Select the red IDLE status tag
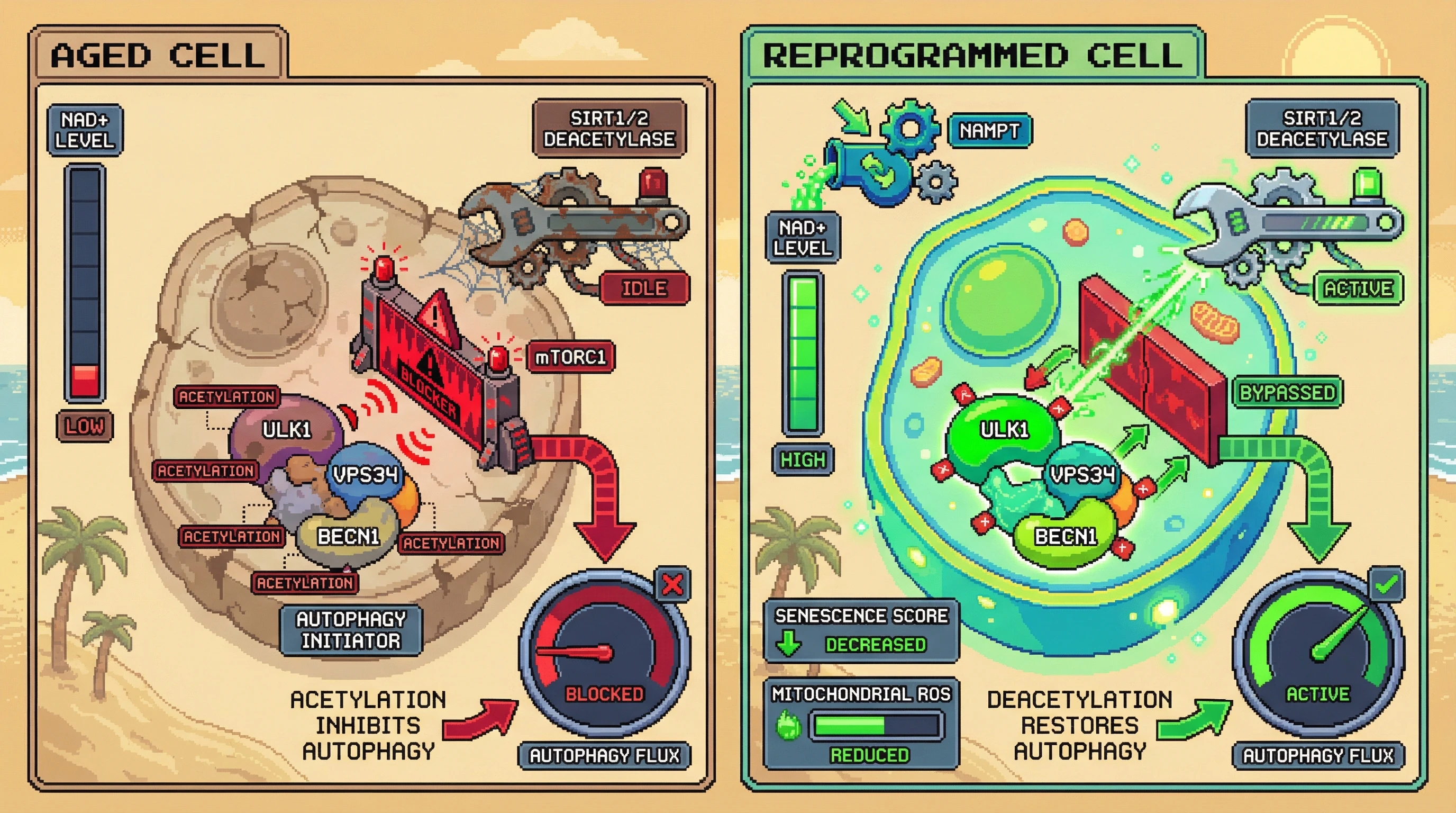The height and width of the screenshot is (813, 1456). [644, 288]
